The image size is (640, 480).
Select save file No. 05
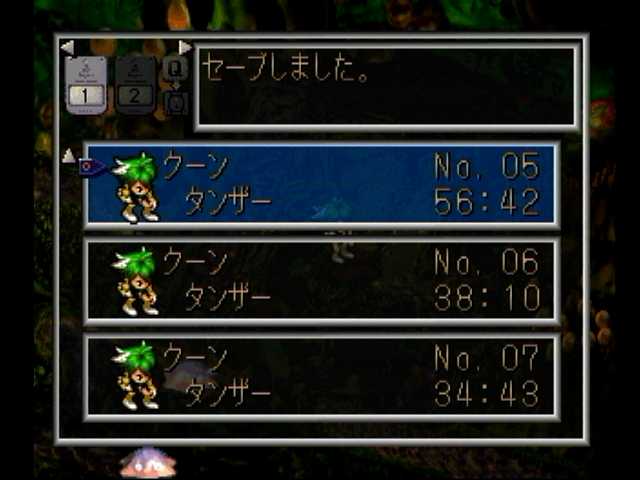[x=321, y=185]
